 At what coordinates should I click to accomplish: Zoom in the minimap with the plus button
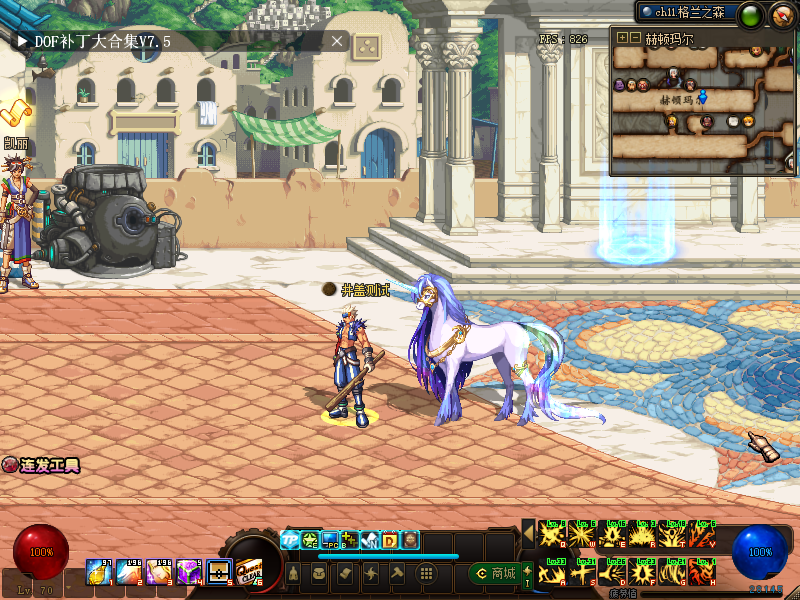(622, 38)
